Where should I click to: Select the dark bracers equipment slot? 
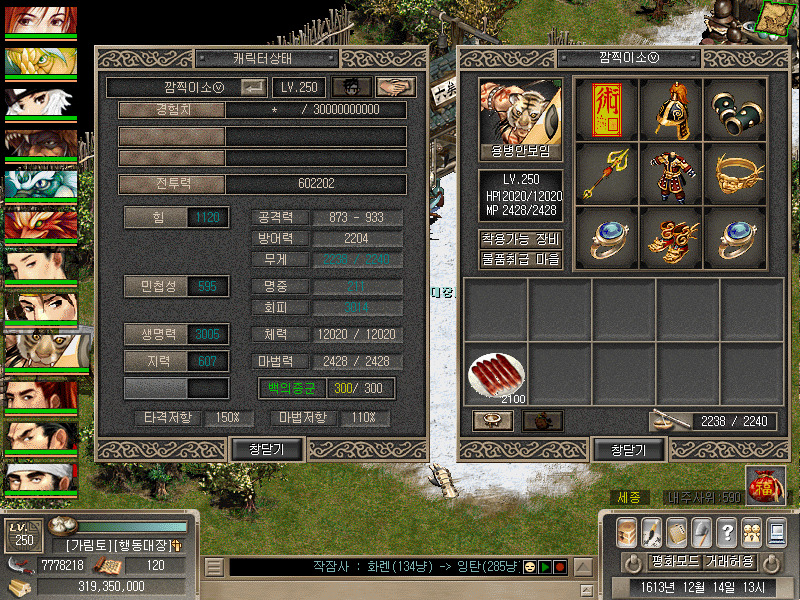[x=734, y=111]
